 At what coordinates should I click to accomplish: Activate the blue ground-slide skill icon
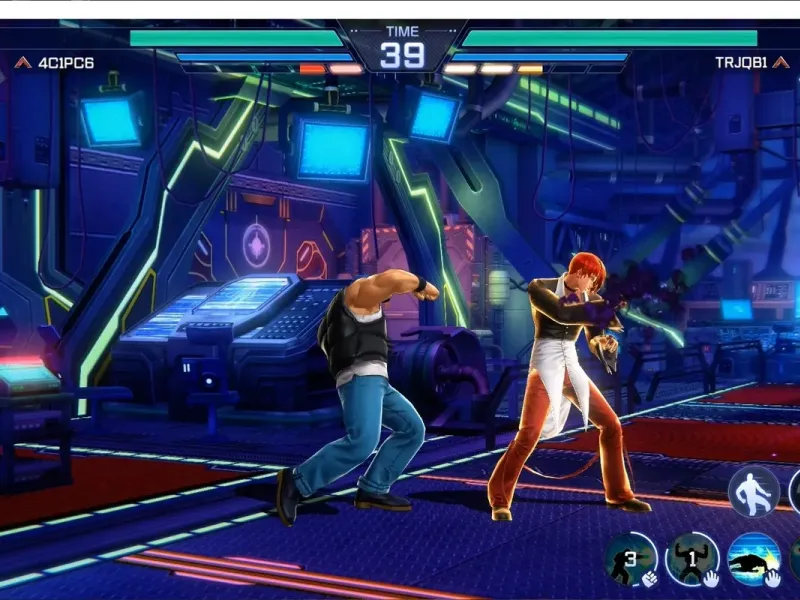pyautogui.click(x=753, y=558)
